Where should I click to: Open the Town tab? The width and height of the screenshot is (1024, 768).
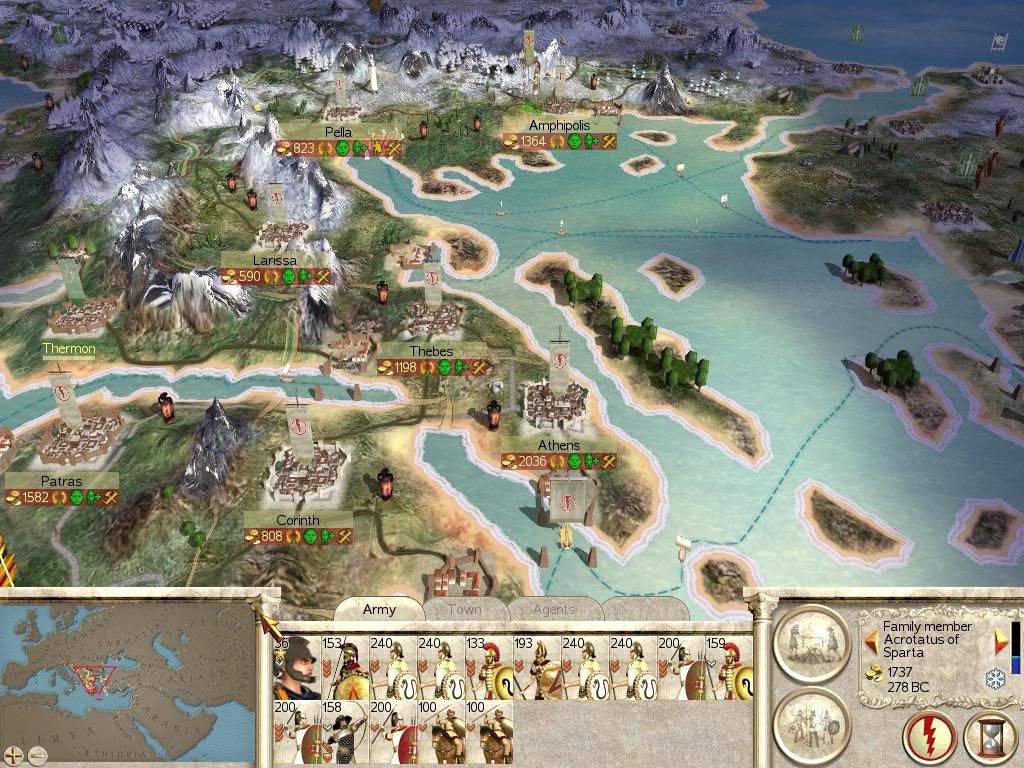(464, 609)
